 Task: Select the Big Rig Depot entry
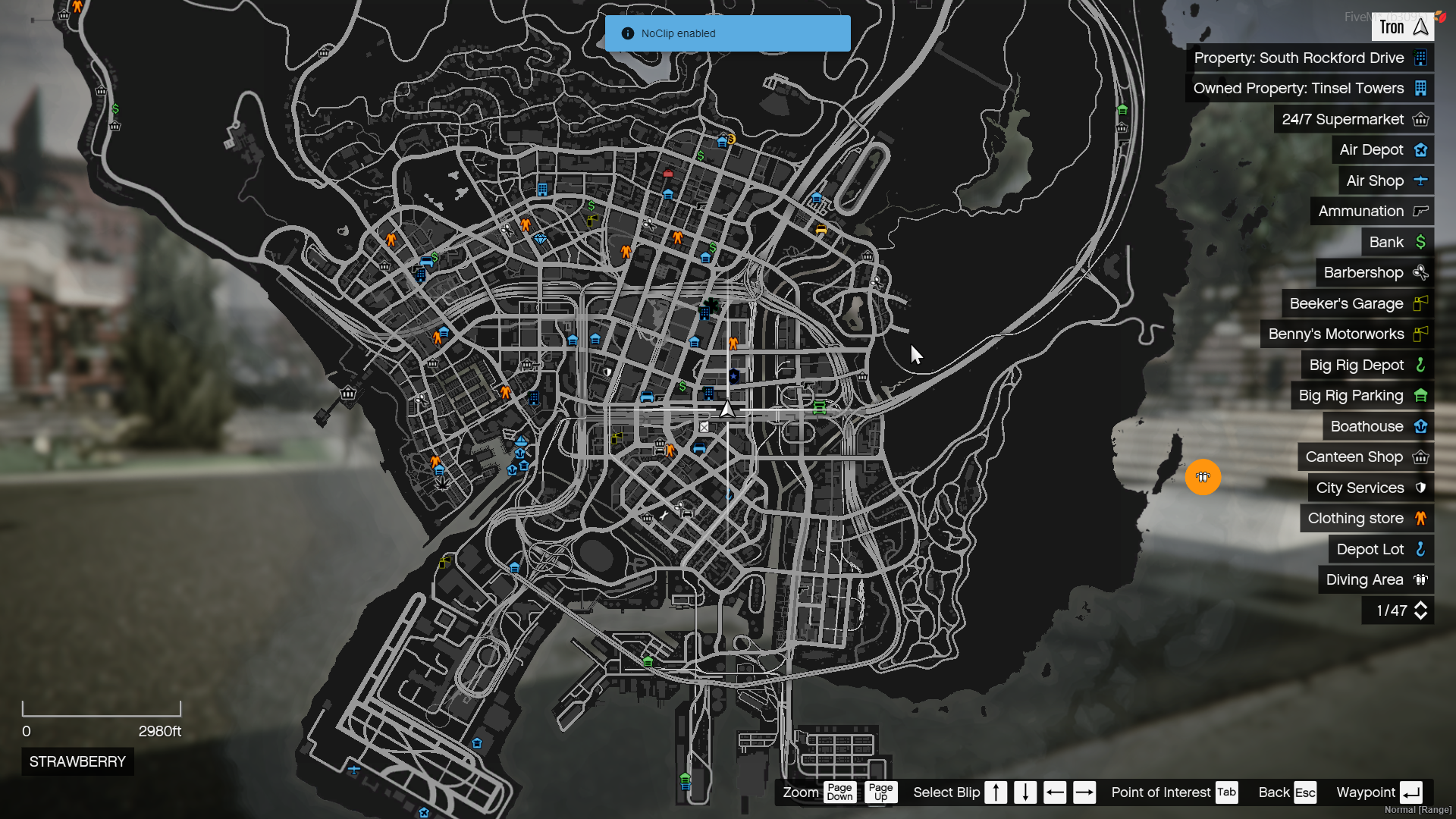tap(1367, 366)
